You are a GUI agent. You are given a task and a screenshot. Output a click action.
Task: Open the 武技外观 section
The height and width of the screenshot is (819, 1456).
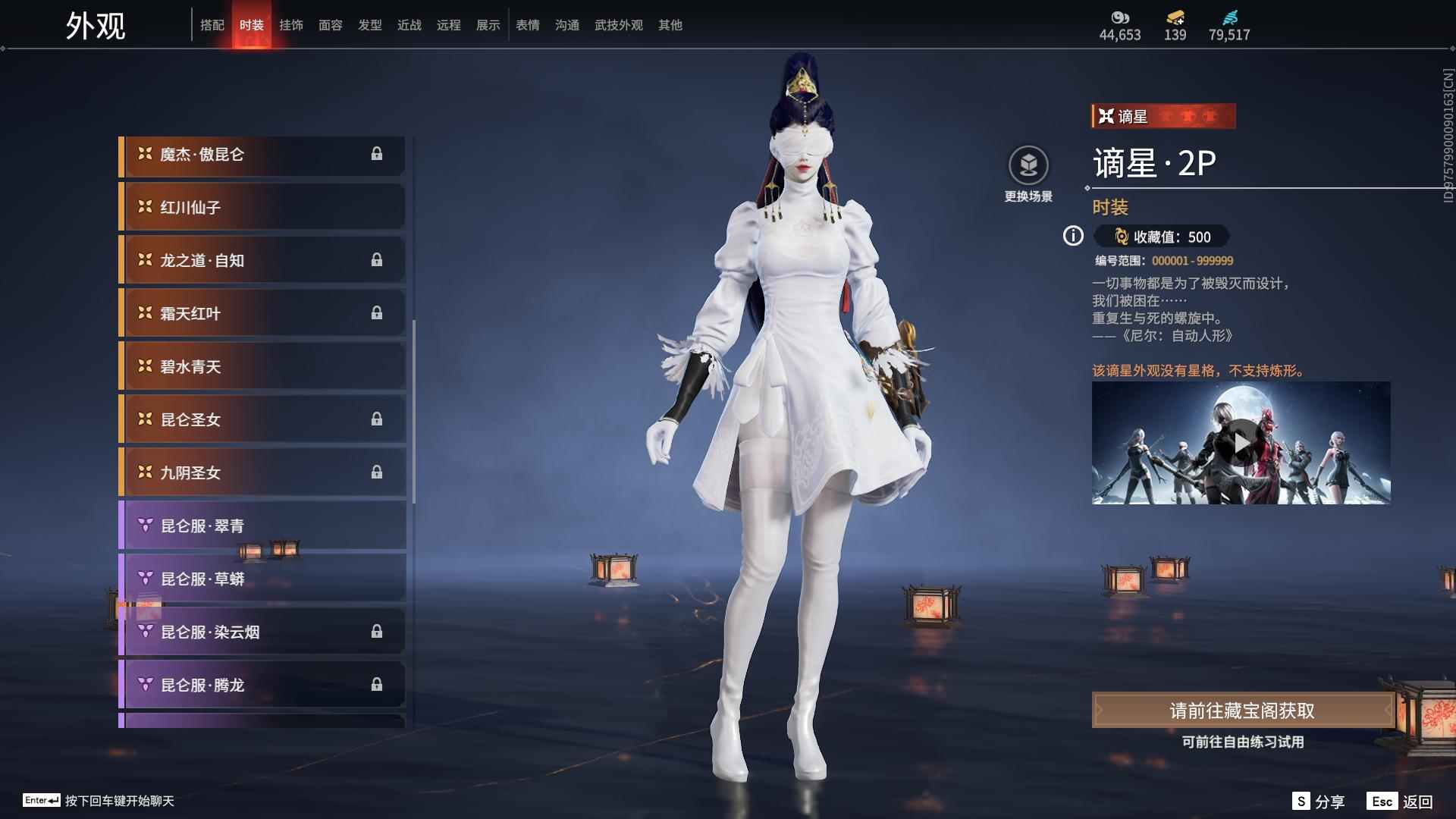tap(618, 24)
